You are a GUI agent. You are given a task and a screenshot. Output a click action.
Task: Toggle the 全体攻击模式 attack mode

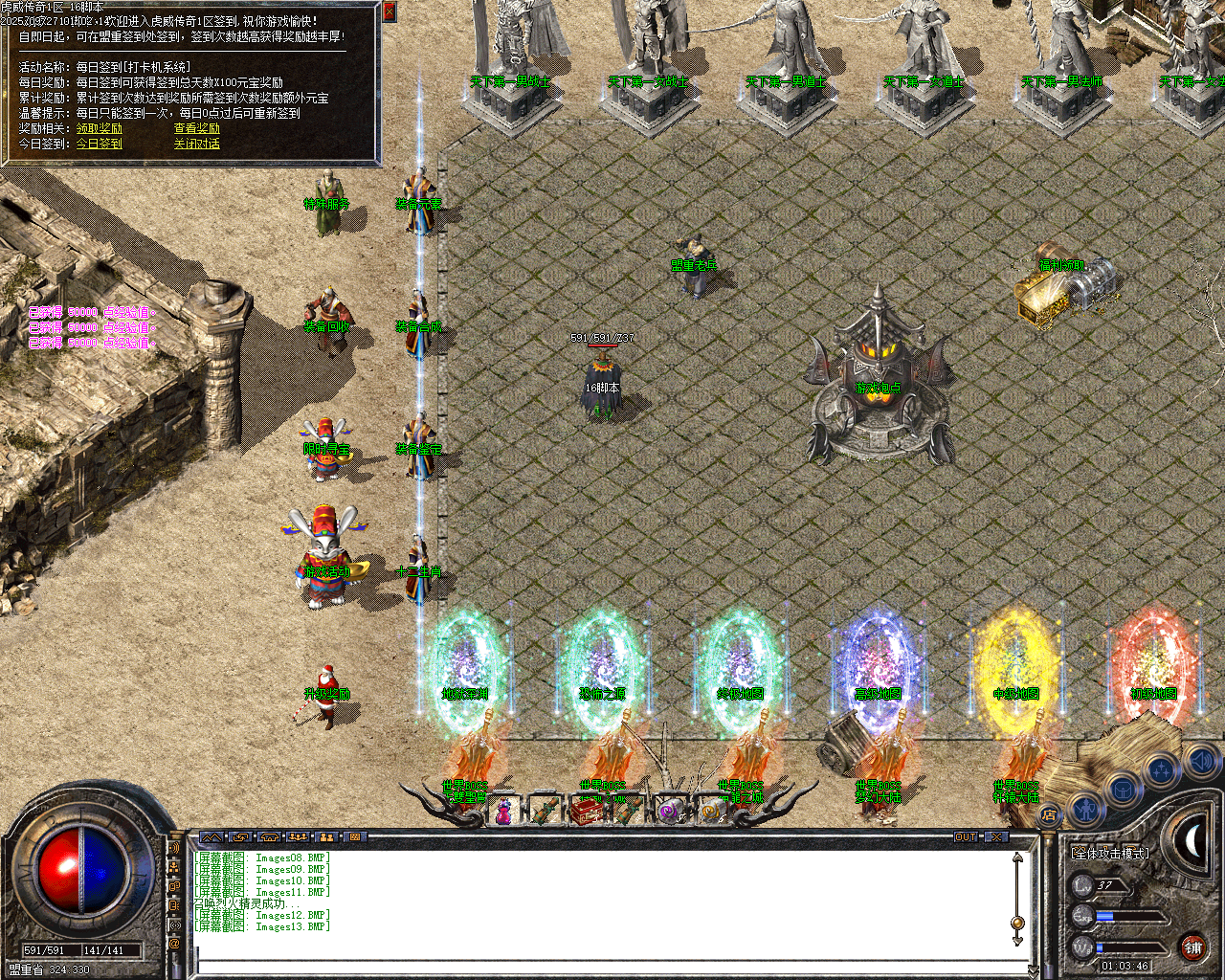pyautogui.click(x=1110, y=854)
